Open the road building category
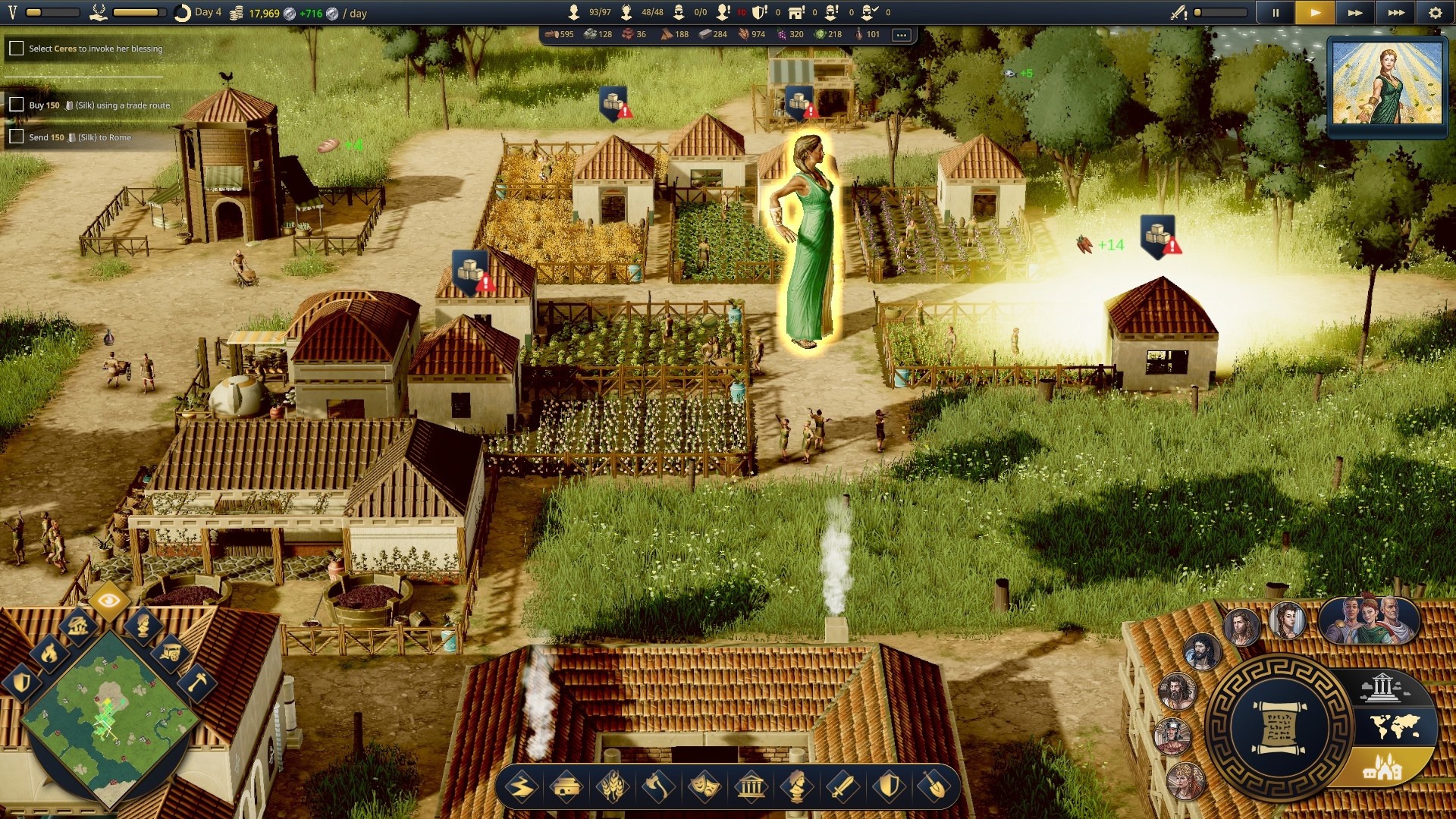The height and width of the screenshot is (819, 1456). click(521, 787)
